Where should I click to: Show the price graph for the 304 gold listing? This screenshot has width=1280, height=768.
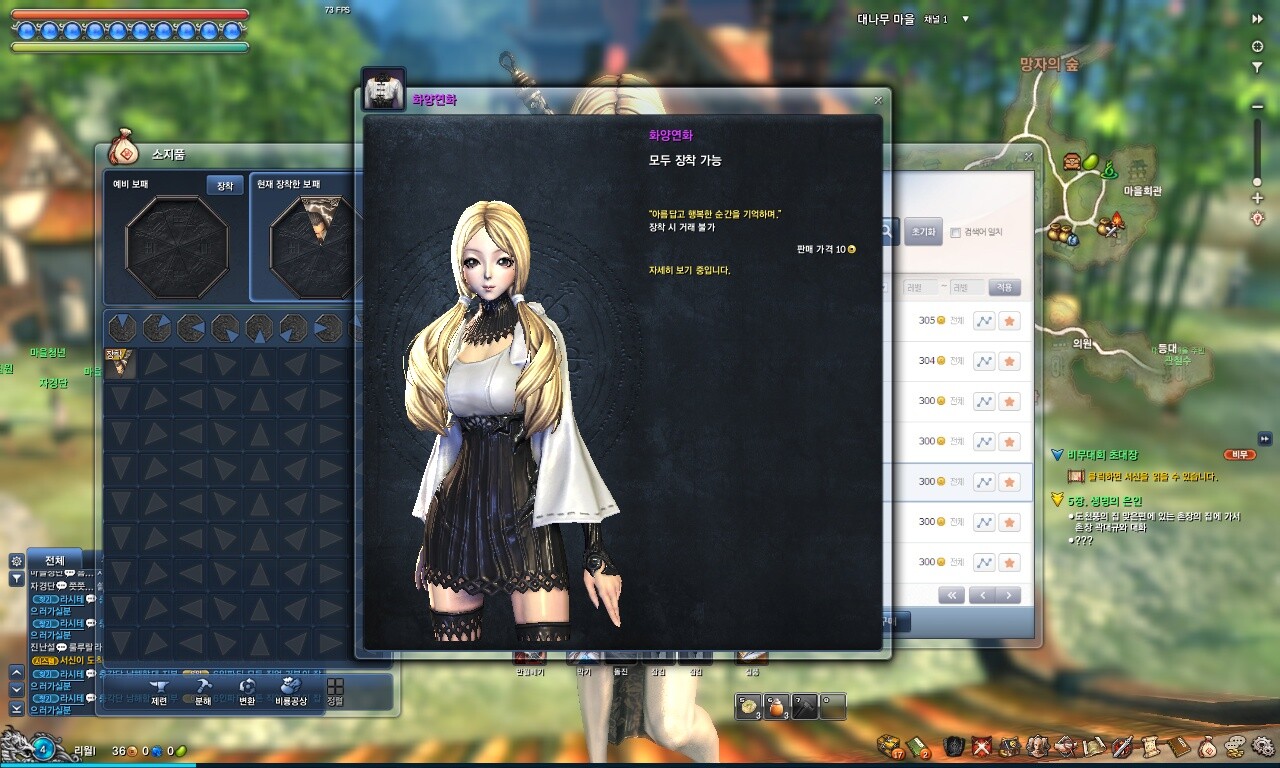[984, 361]
